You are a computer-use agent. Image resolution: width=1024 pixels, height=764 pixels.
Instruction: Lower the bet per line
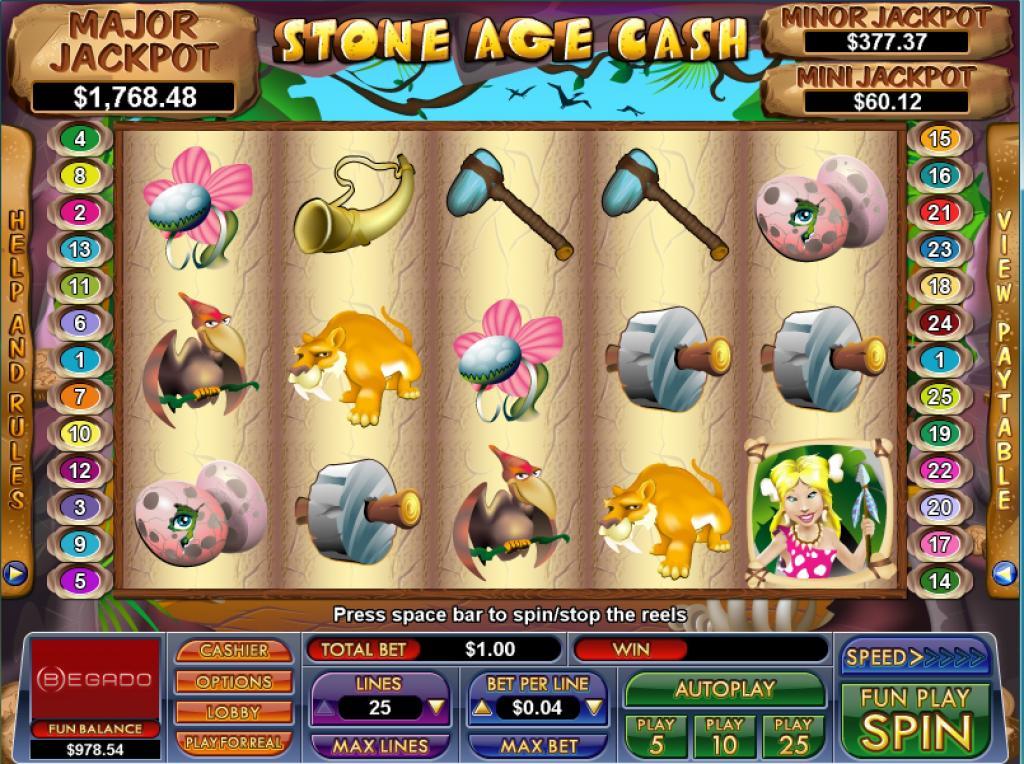click(594, 708)
